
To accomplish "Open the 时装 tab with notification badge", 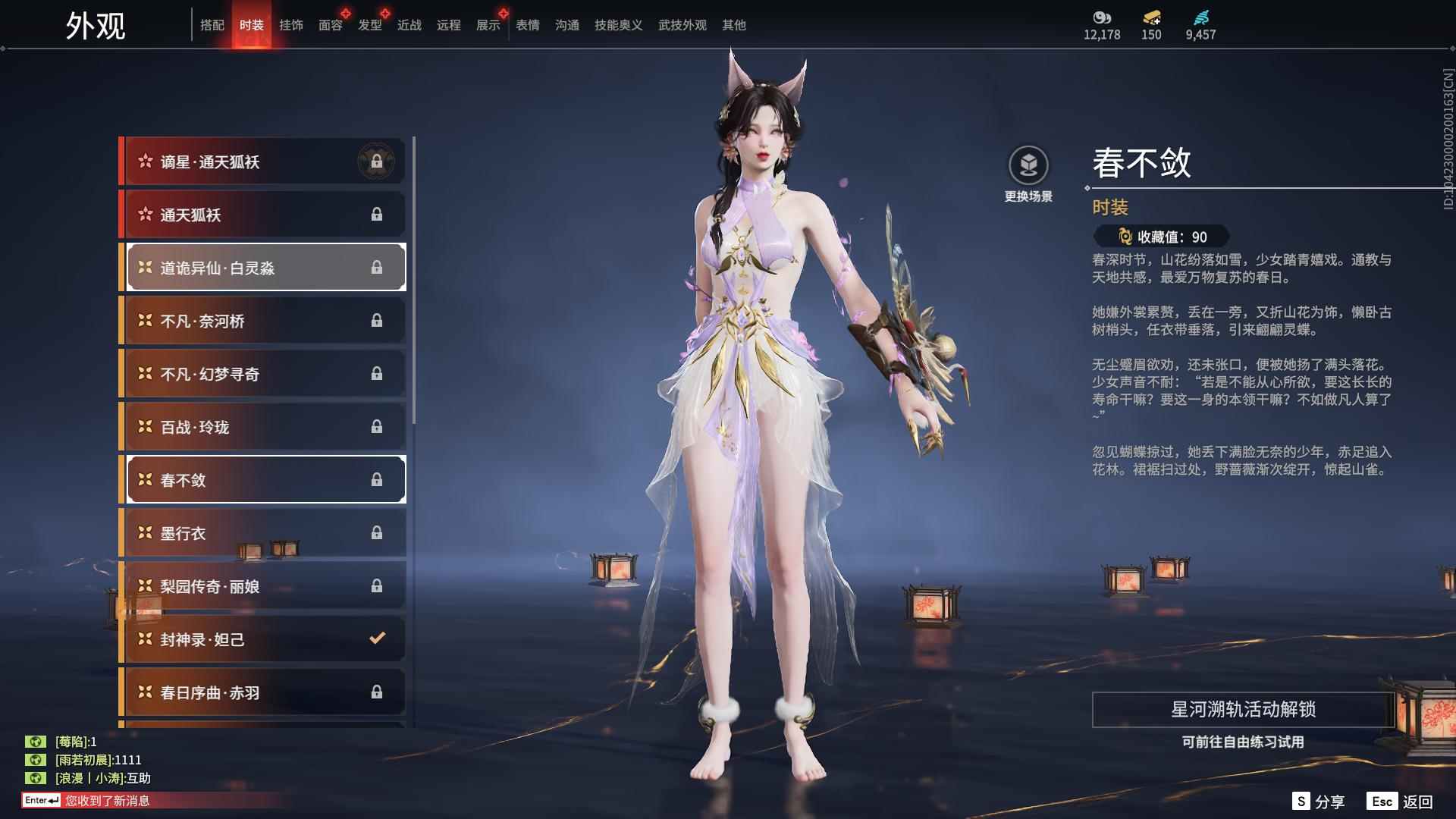I will [x=252, y=24].
